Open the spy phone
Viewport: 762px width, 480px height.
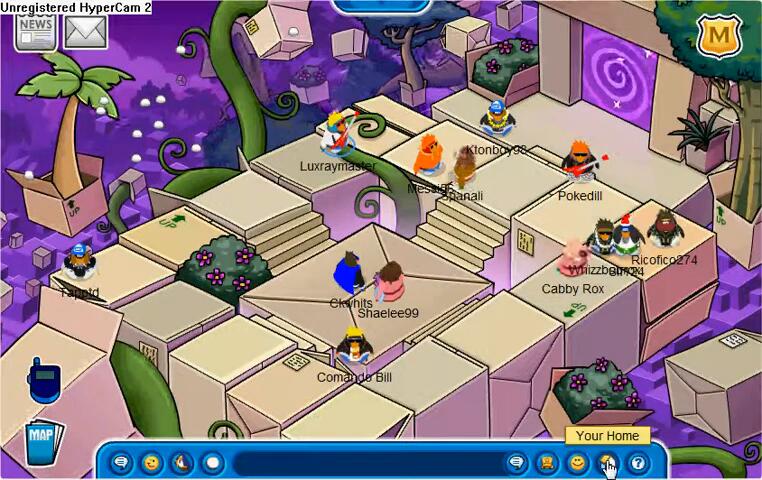coord(44,381)
